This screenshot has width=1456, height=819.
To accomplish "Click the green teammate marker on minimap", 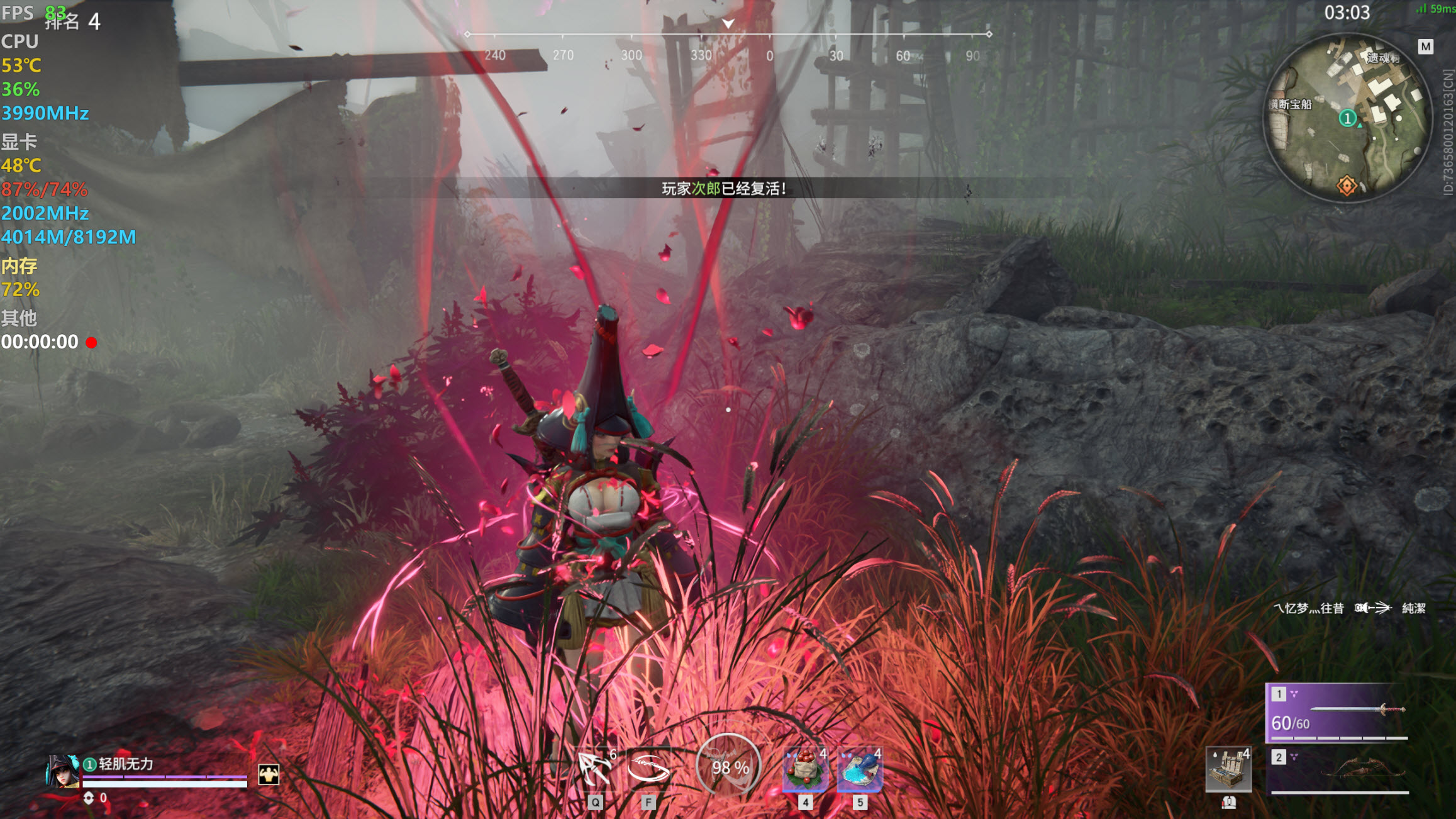I will (1347, 118).
